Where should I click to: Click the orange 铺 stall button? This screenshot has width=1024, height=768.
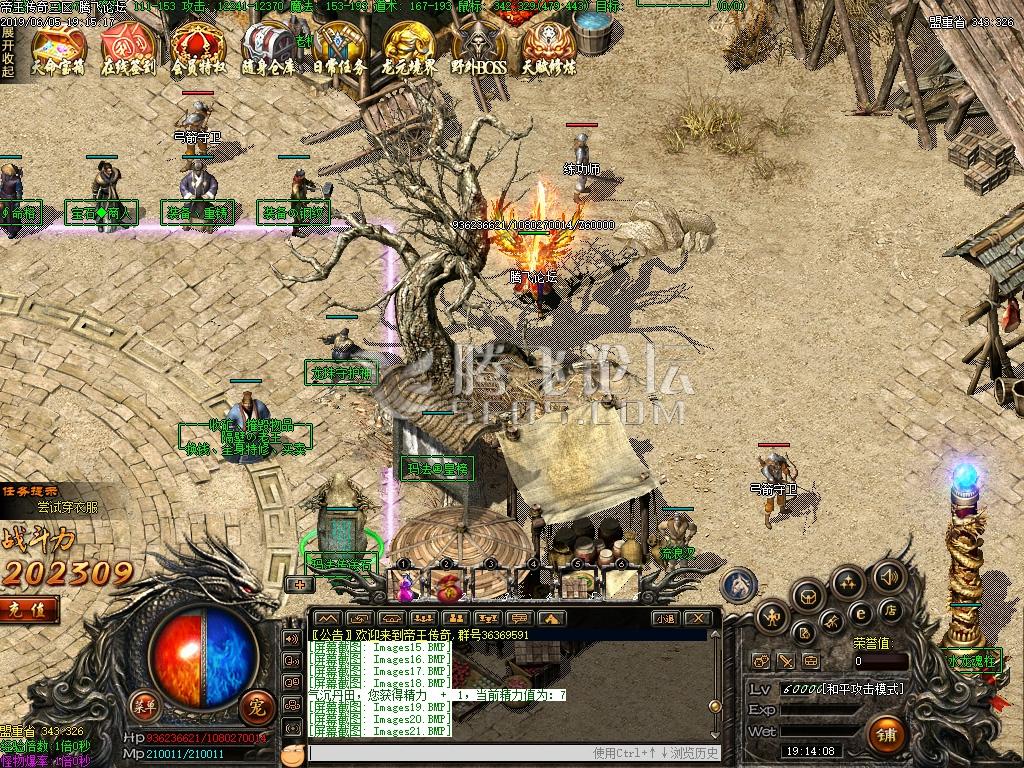(886, 735)
